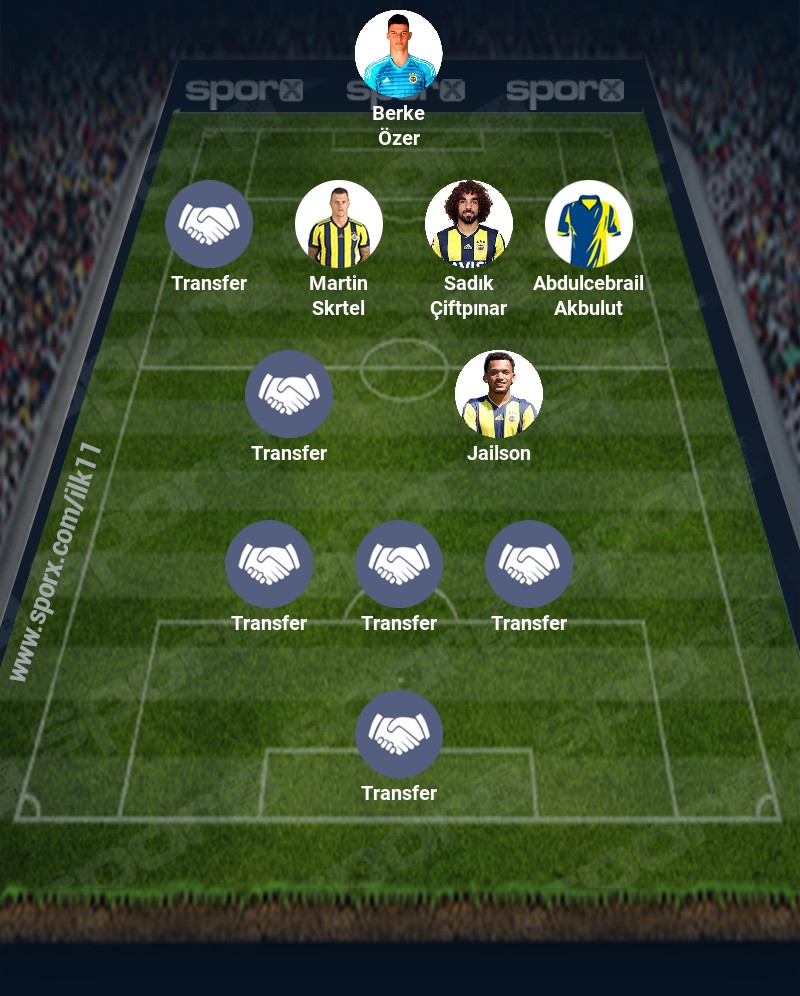Open Abdulcebrail Akbulut's jersey slot
Image resolution: width=800 pixels, height=996 pixels.
pyautogui.click(x=588, y=224)
